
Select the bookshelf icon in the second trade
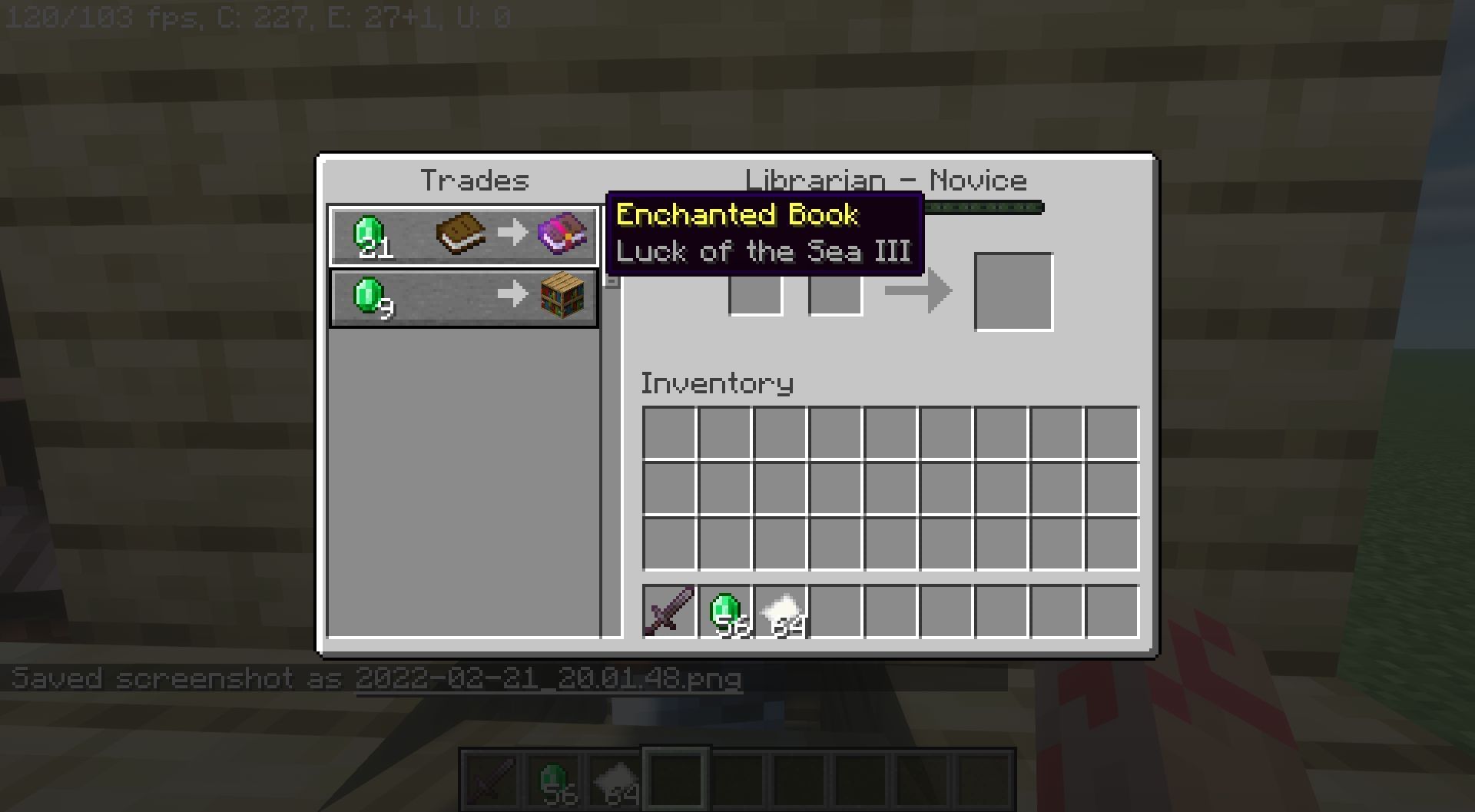click(x=565, y=297)
